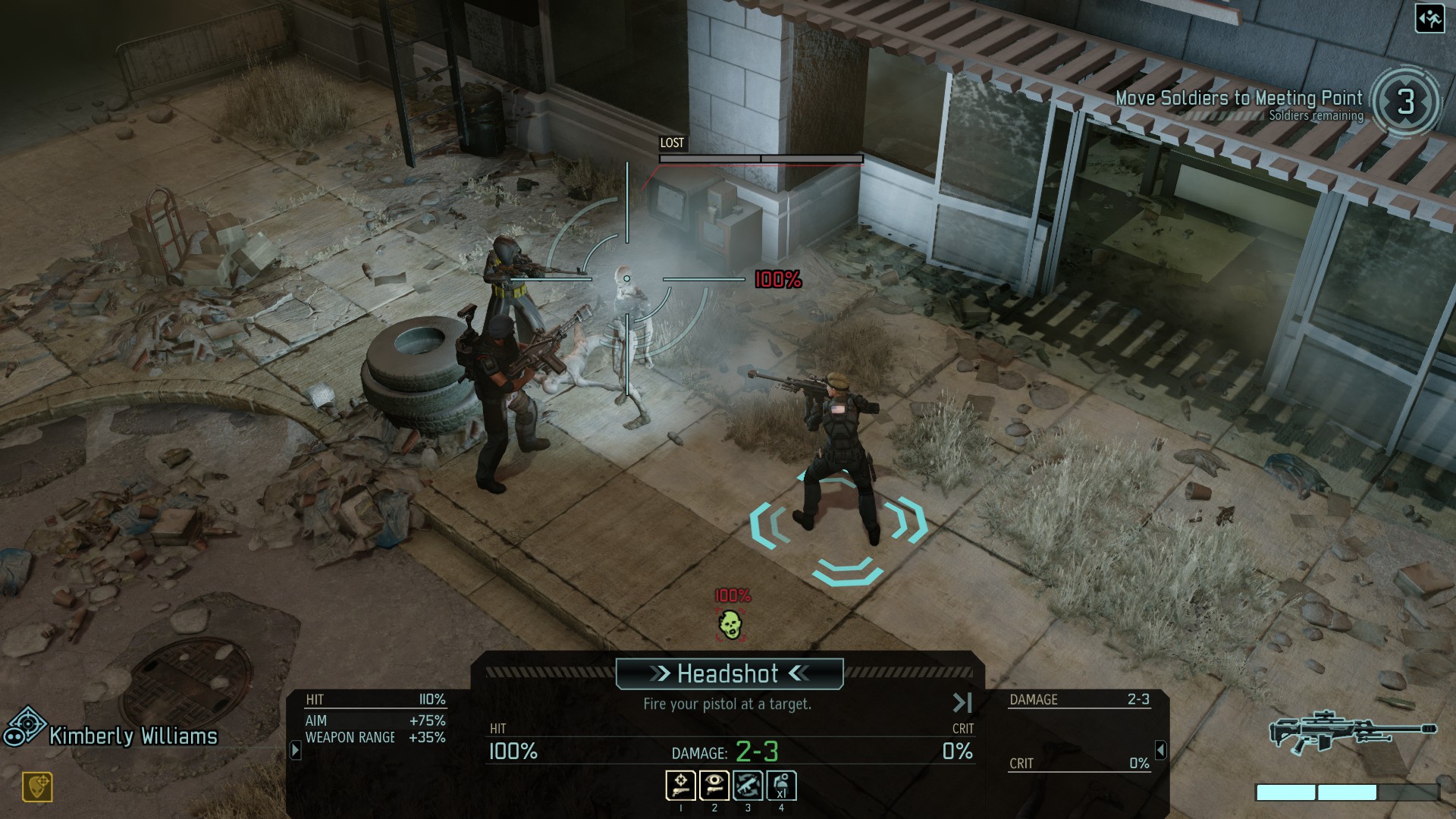1456x819 pixels.
Task: Cycle to next target with the skip arrow
Action: click(x=962, y=703)
